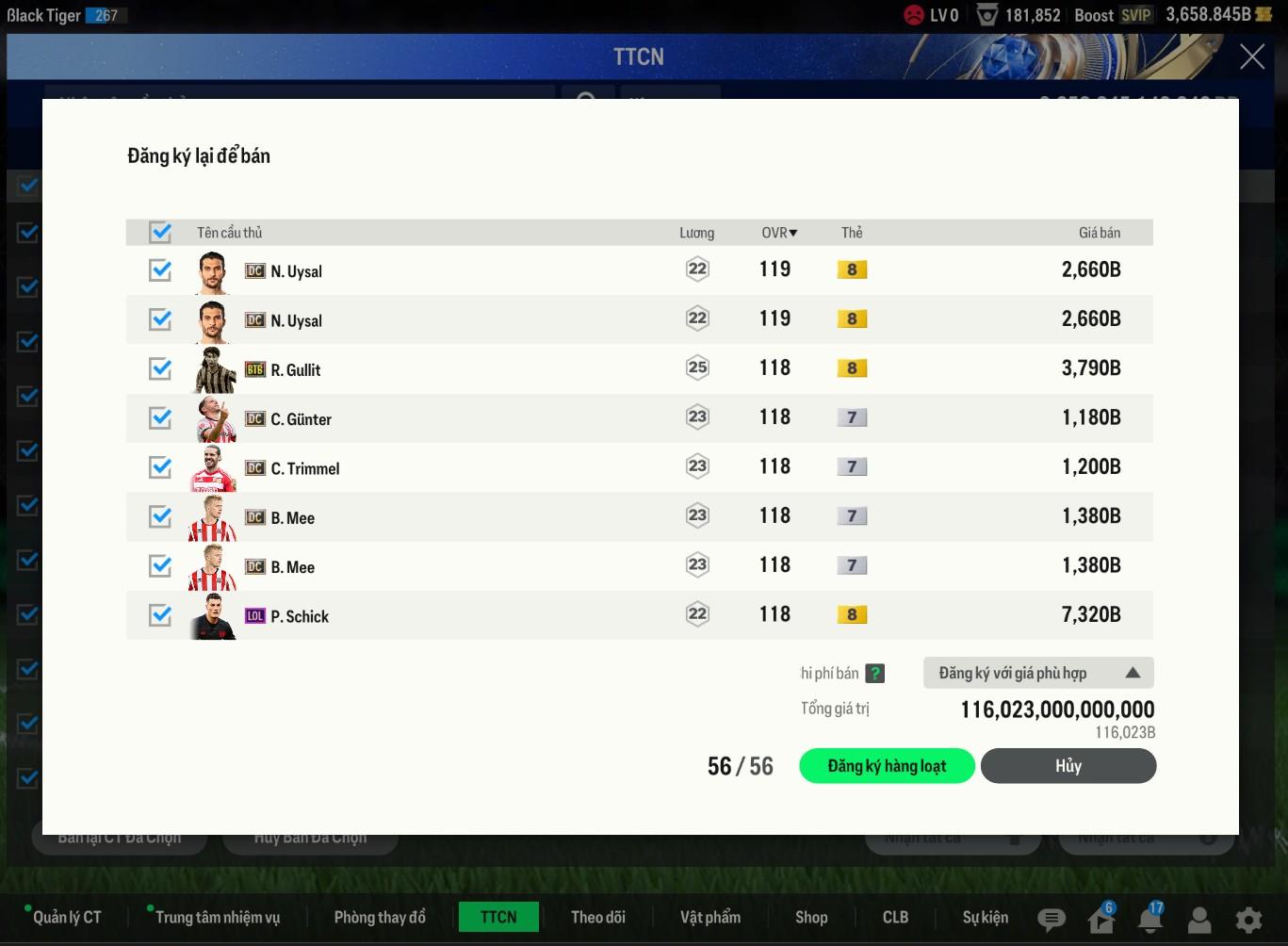The height and width of the screenshot is (946, 1288).
Task: Confirm with the green Đăng ký hàng loạt button
Action: [x=886, y=766]
